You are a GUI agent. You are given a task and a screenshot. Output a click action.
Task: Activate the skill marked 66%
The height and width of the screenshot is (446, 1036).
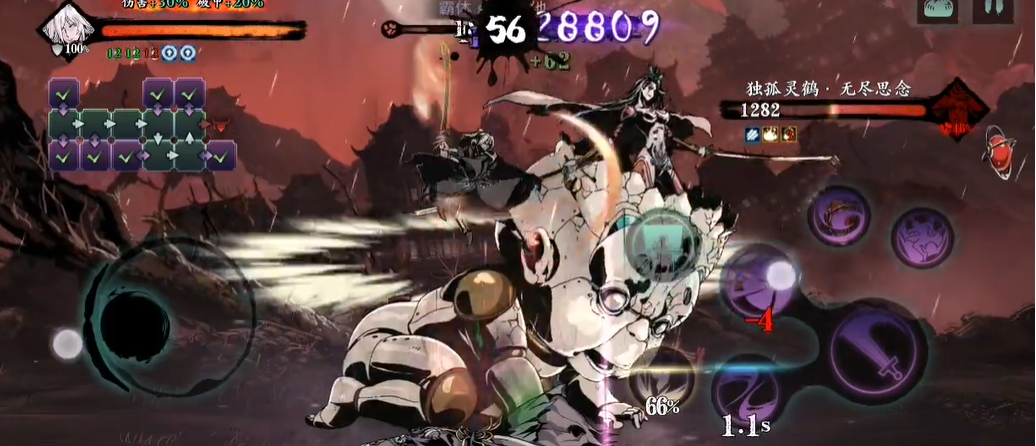click(661, 378)
